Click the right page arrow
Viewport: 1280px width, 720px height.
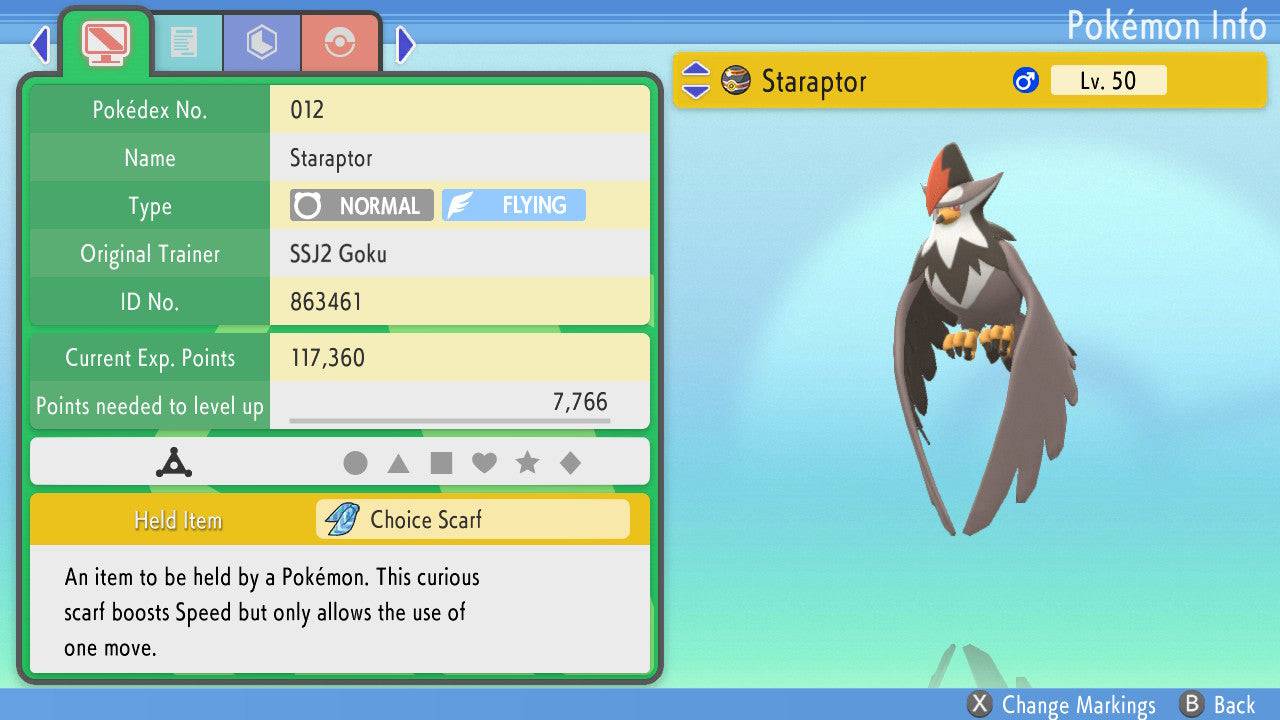(405, 44)
